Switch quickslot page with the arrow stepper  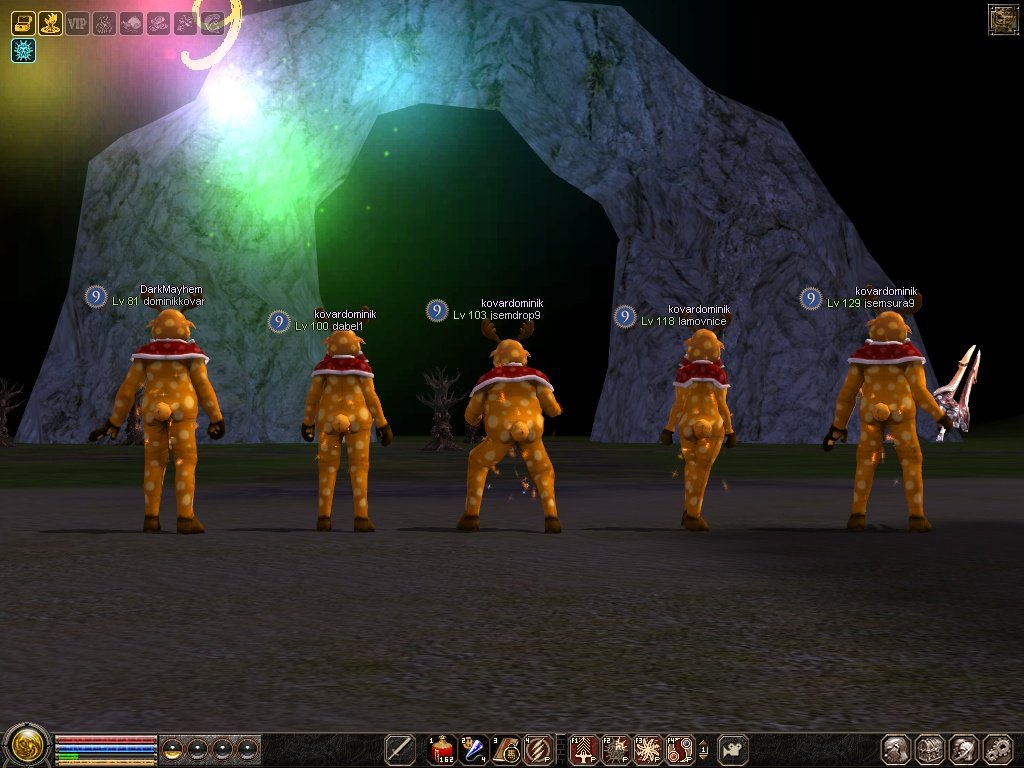tap(703, 749)
